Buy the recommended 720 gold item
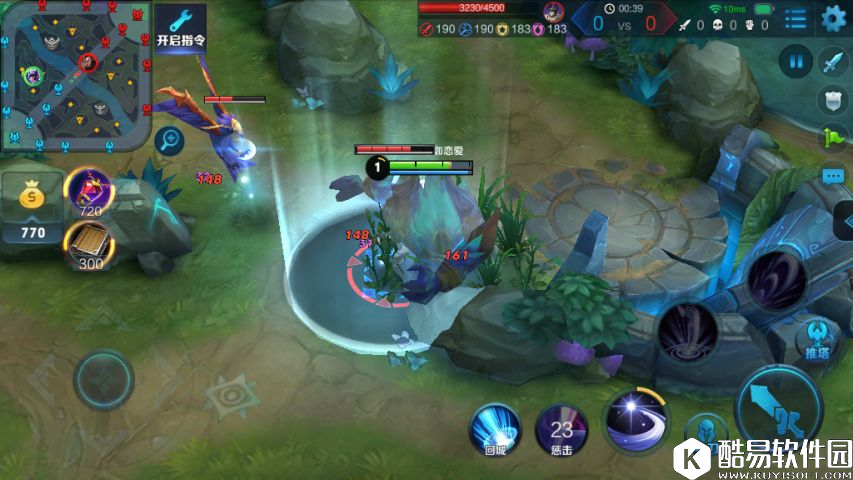This screenshot has height=480, width=853. (x=89, y=192)
